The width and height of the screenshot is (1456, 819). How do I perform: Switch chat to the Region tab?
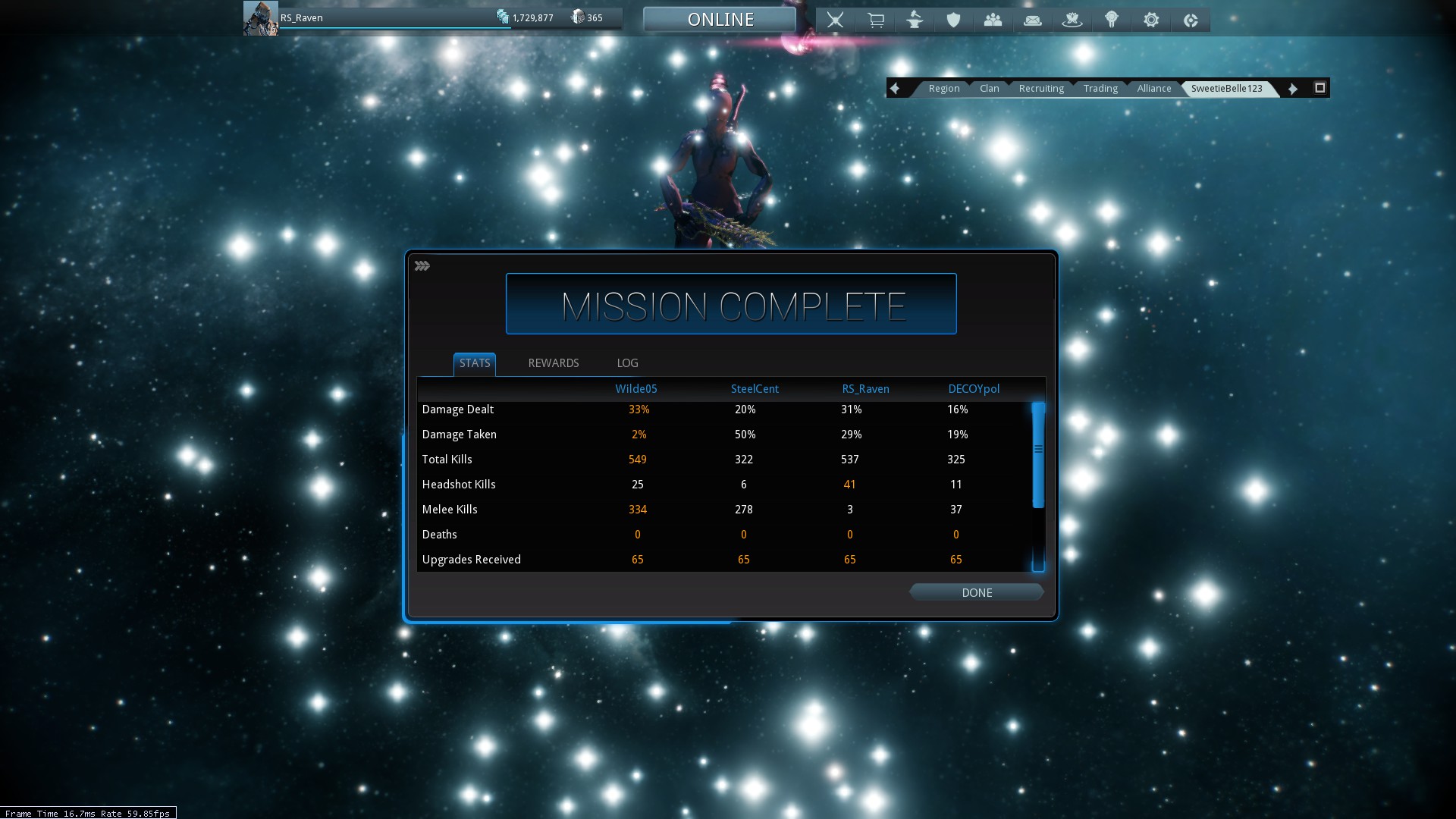click(x=943, y=89)
